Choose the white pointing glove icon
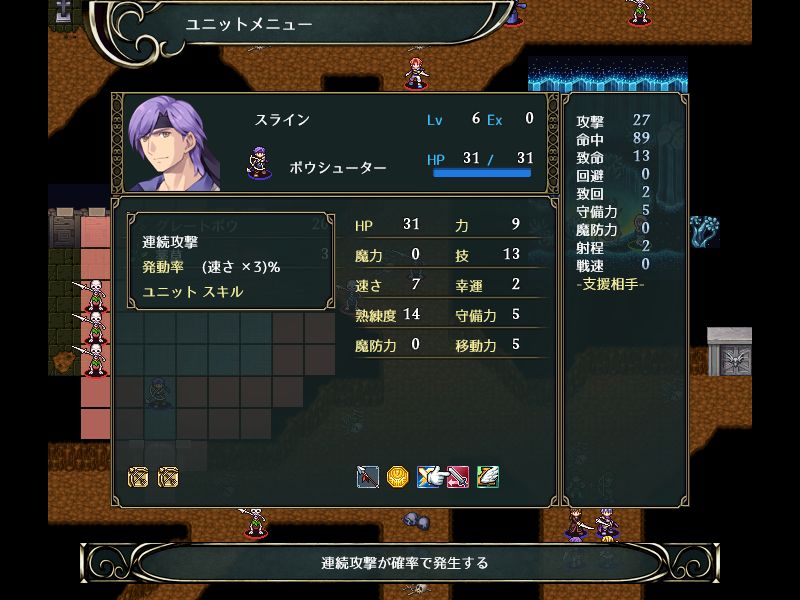800x600 pixels. [x=428, y=477]
